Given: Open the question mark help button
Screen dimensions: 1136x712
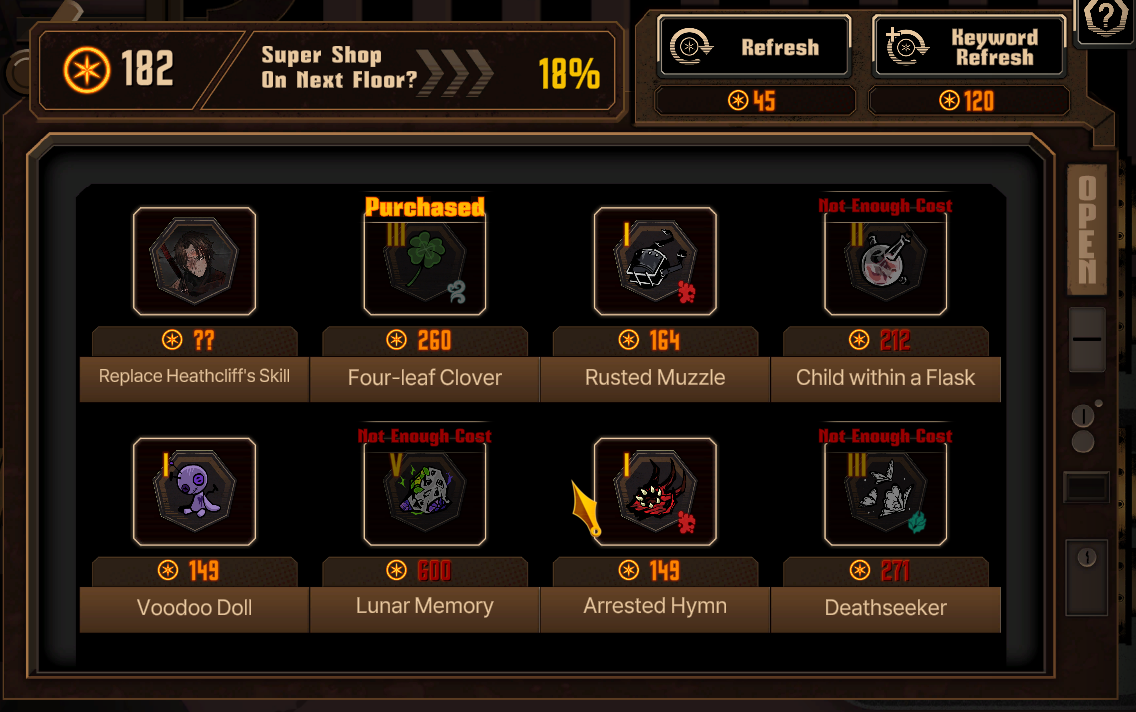Looking at the screenshot, I should coord(1106,21).
